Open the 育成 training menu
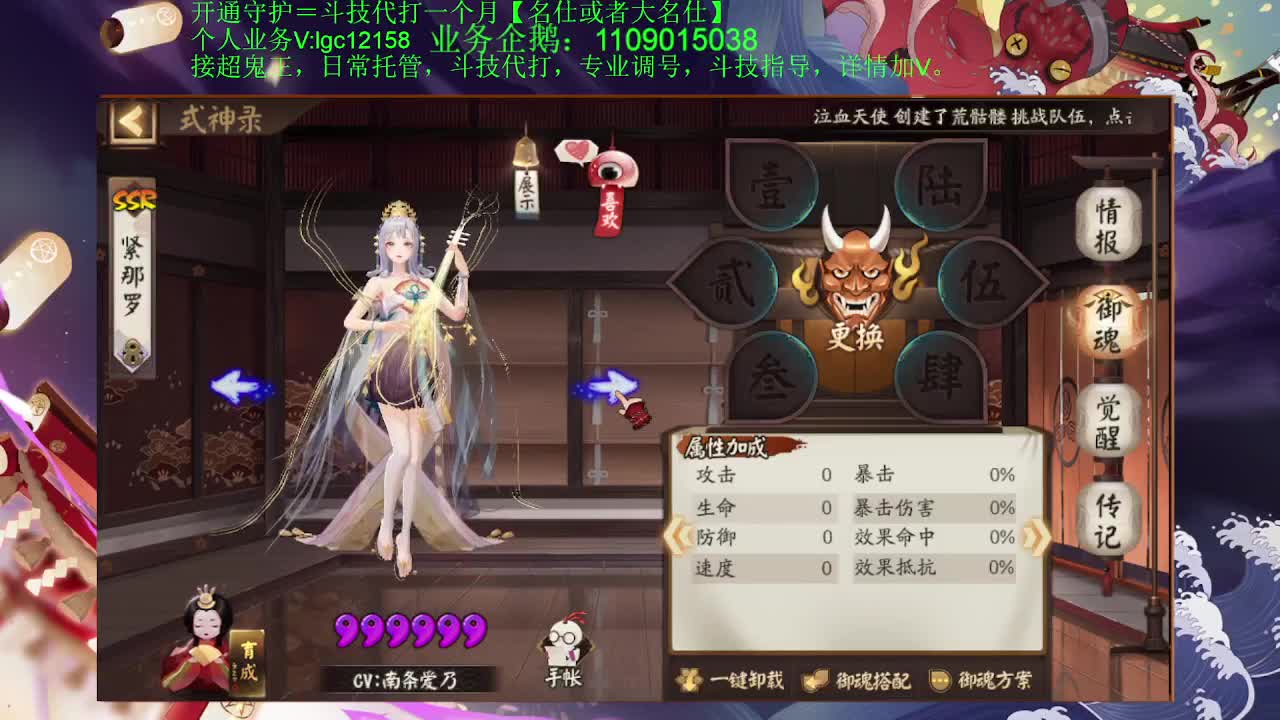This screenshot has height=720, width=1280. (250, 662)
